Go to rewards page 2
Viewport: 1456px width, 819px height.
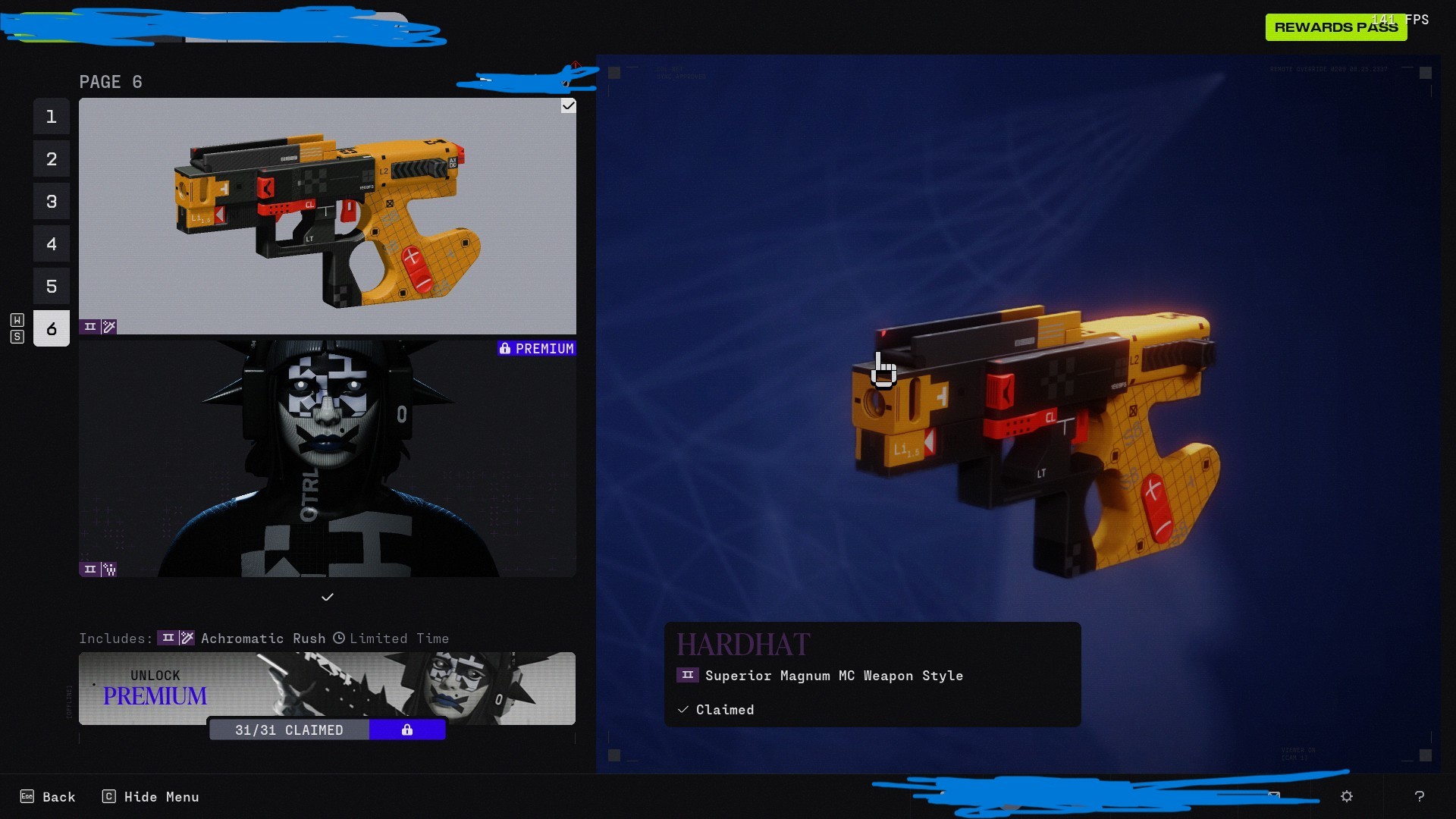pyautogui.click(x=52, y=159)
